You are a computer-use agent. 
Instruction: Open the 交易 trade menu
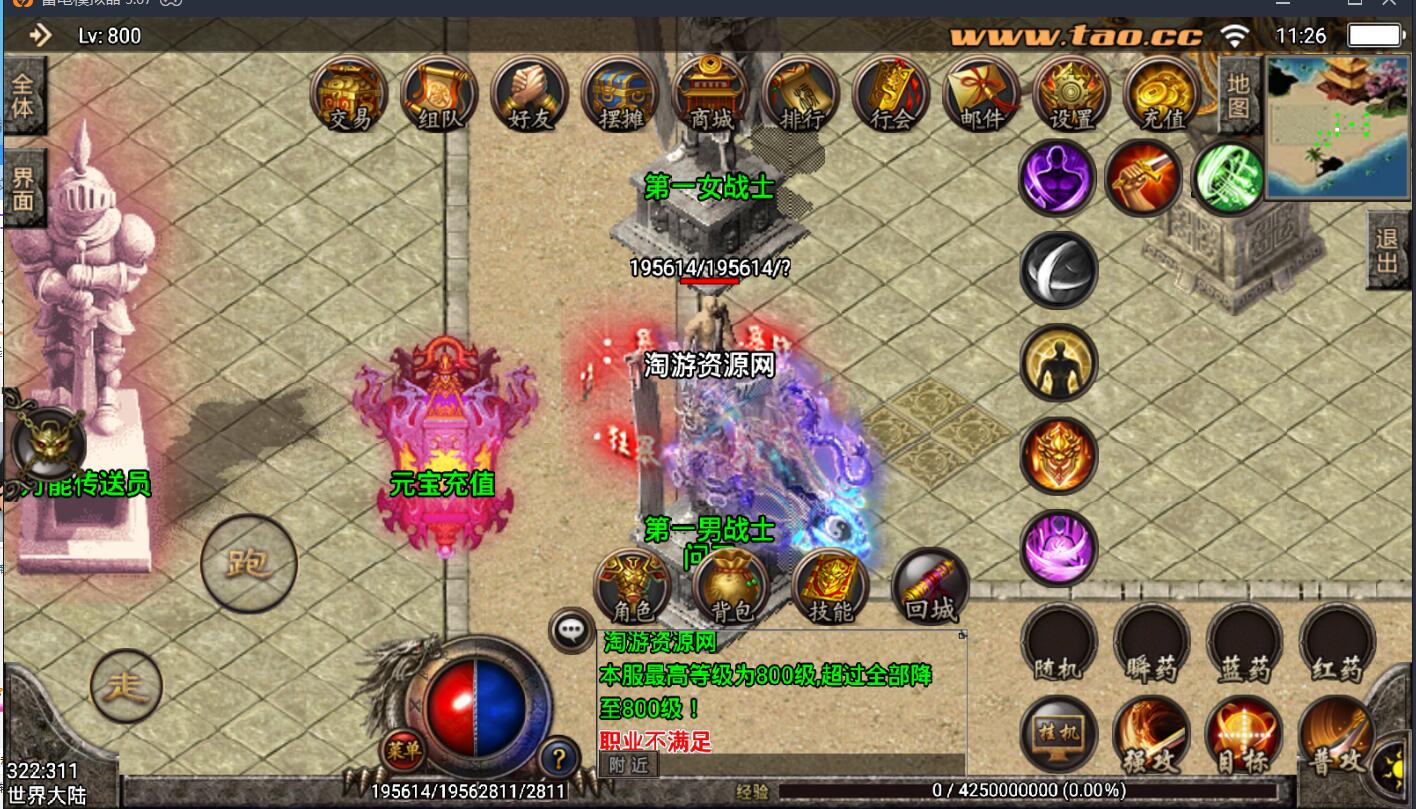349,93
